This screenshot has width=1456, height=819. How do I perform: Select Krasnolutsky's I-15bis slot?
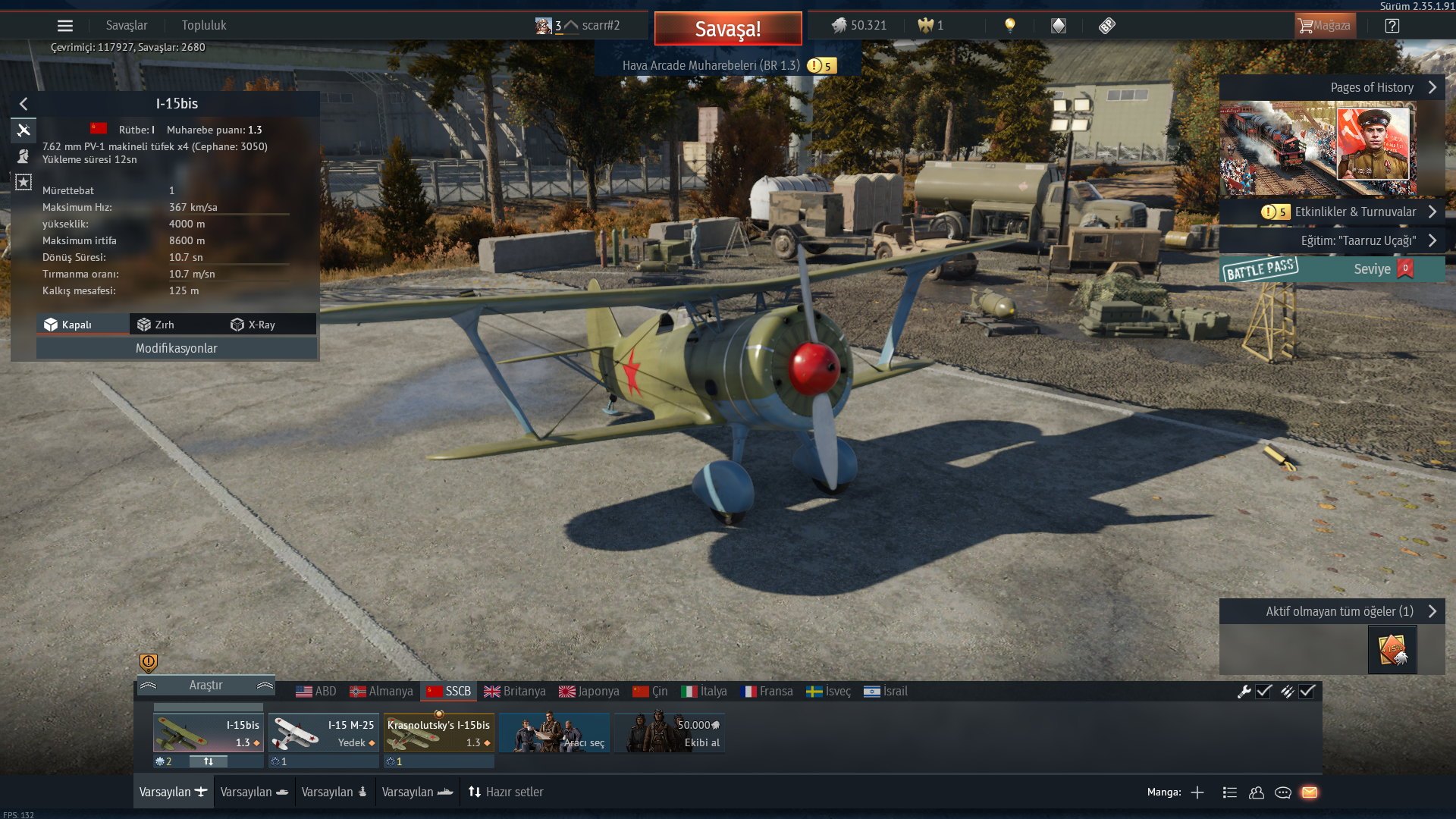pyautogui.click(x=439, y=733)
